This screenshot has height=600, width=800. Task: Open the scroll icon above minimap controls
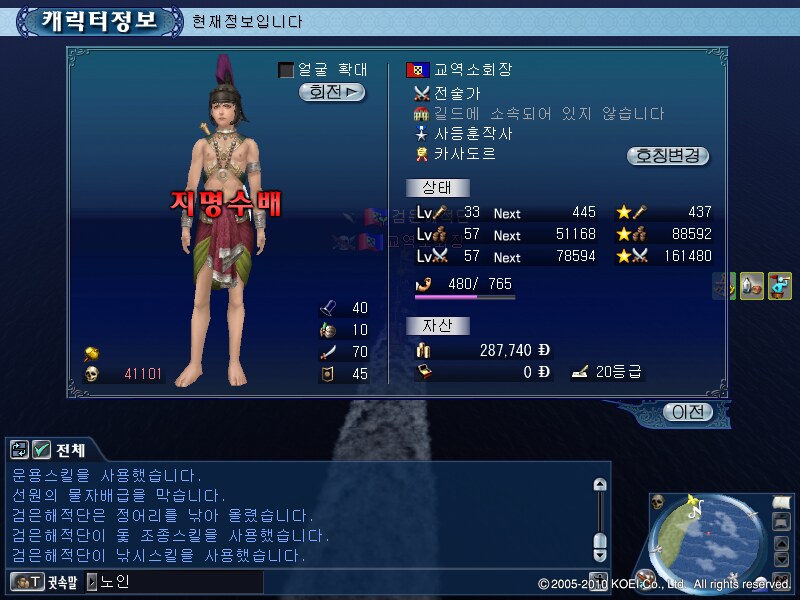pos(781,502)
